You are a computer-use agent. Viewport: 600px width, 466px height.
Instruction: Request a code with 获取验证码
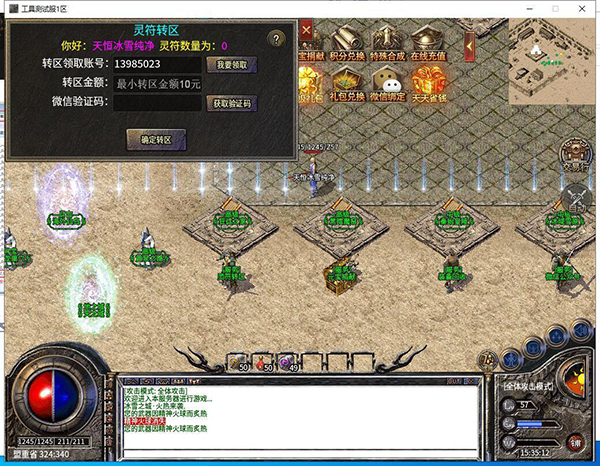coord(231,102)
